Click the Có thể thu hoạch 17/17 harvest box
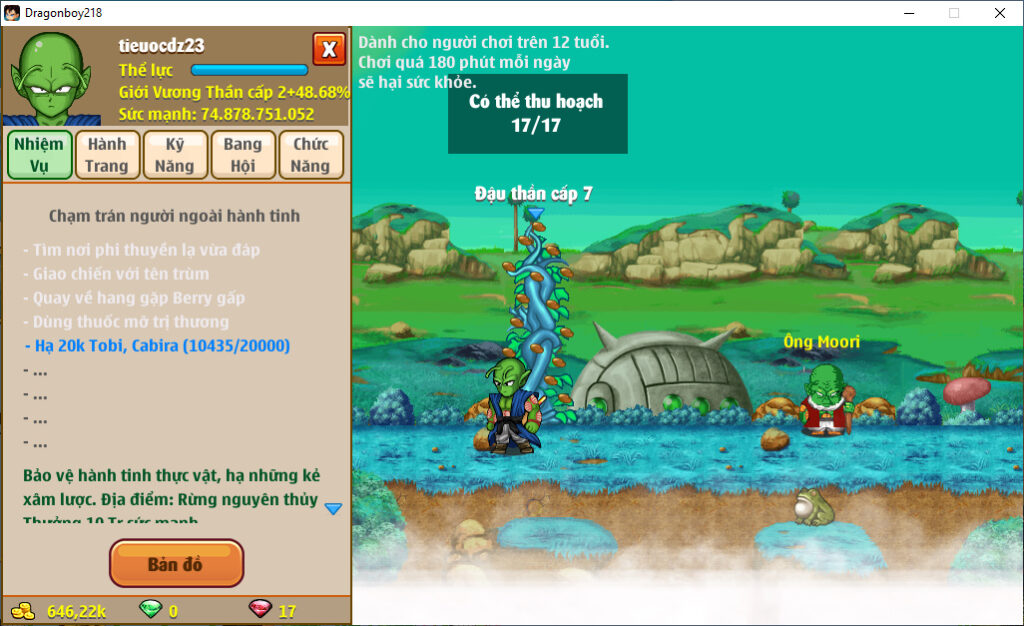The image size is (1024, 626). pos(537,113)
